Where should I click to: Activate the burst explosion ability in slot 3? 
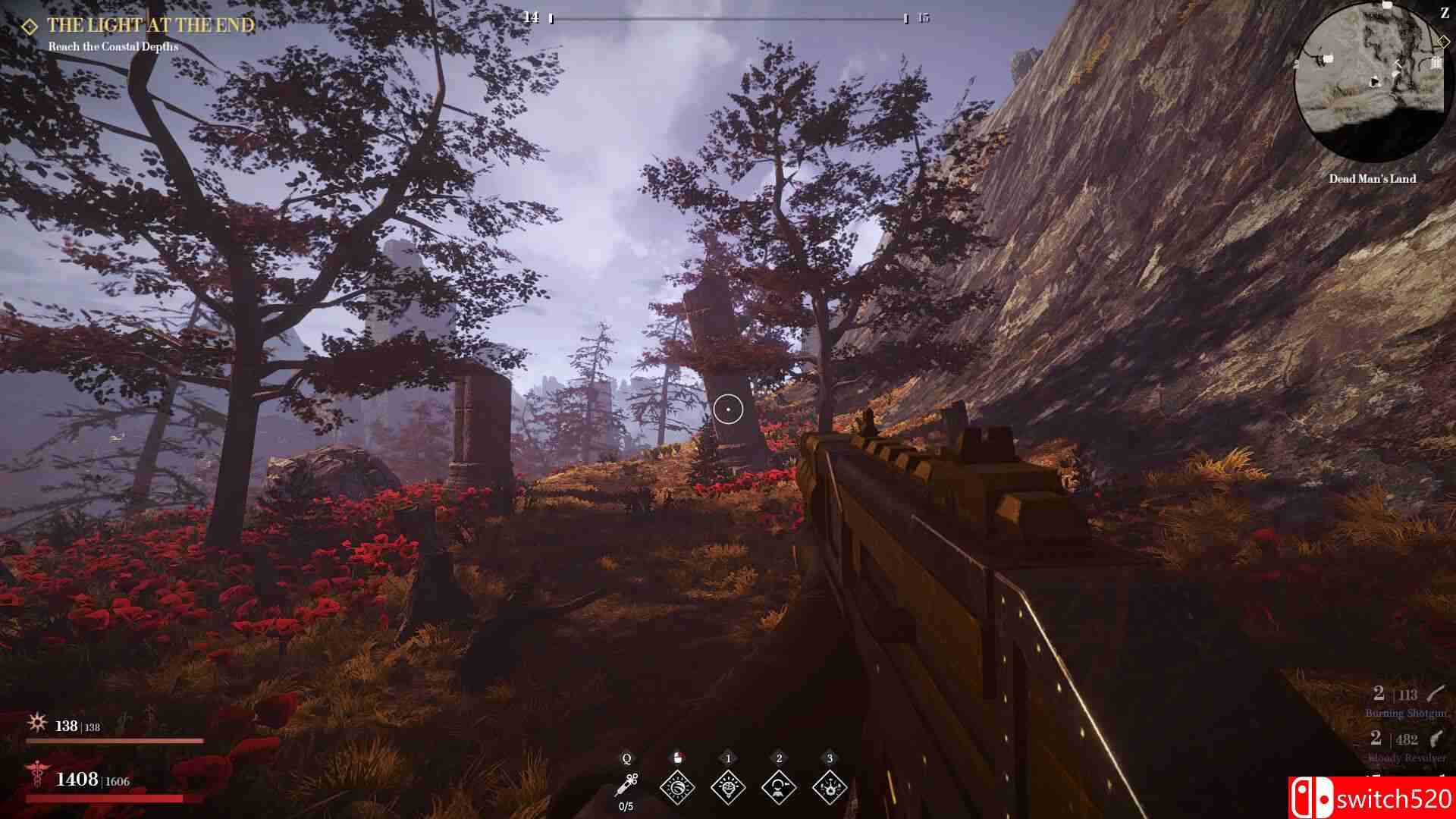coord(830,788)
